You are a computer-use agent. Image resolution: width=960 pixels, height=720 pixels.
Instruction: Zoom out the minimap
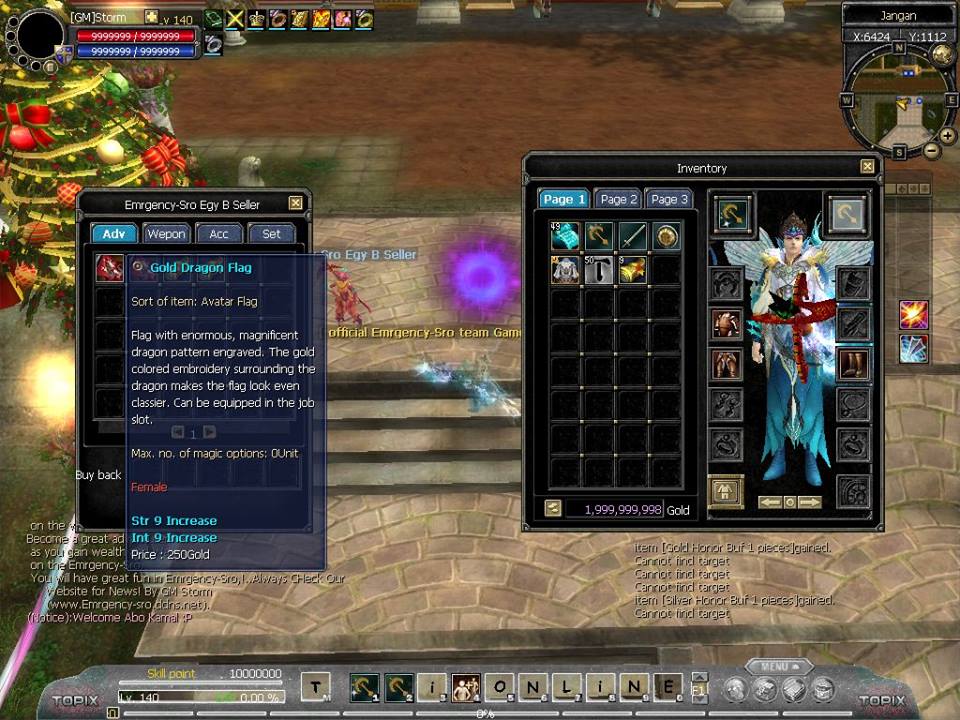[x=931, y=151]
